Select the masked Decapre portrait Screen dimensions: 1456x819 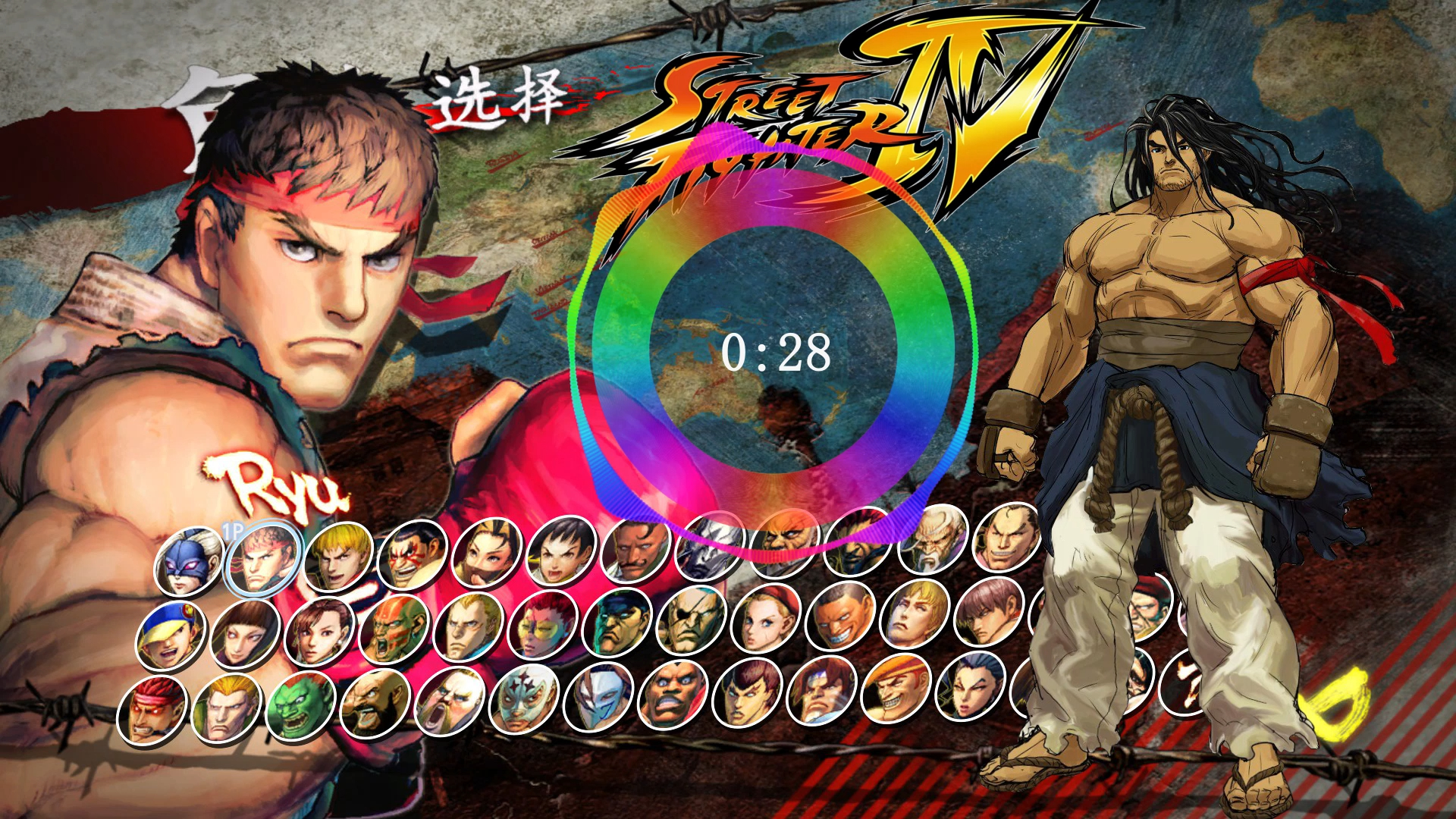(188, 562)
